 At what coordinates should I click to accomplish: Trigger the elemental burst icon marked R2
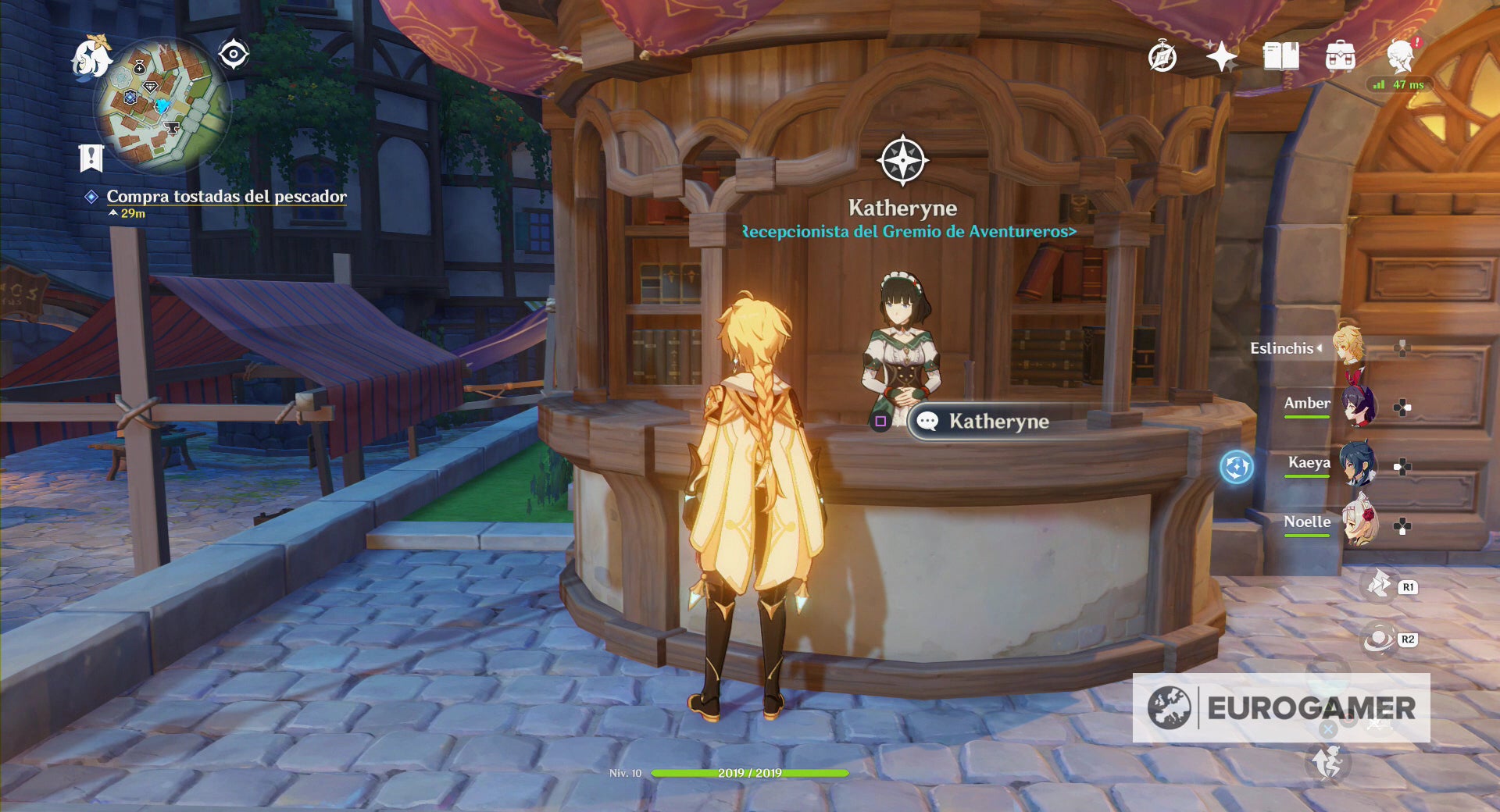1380,639
